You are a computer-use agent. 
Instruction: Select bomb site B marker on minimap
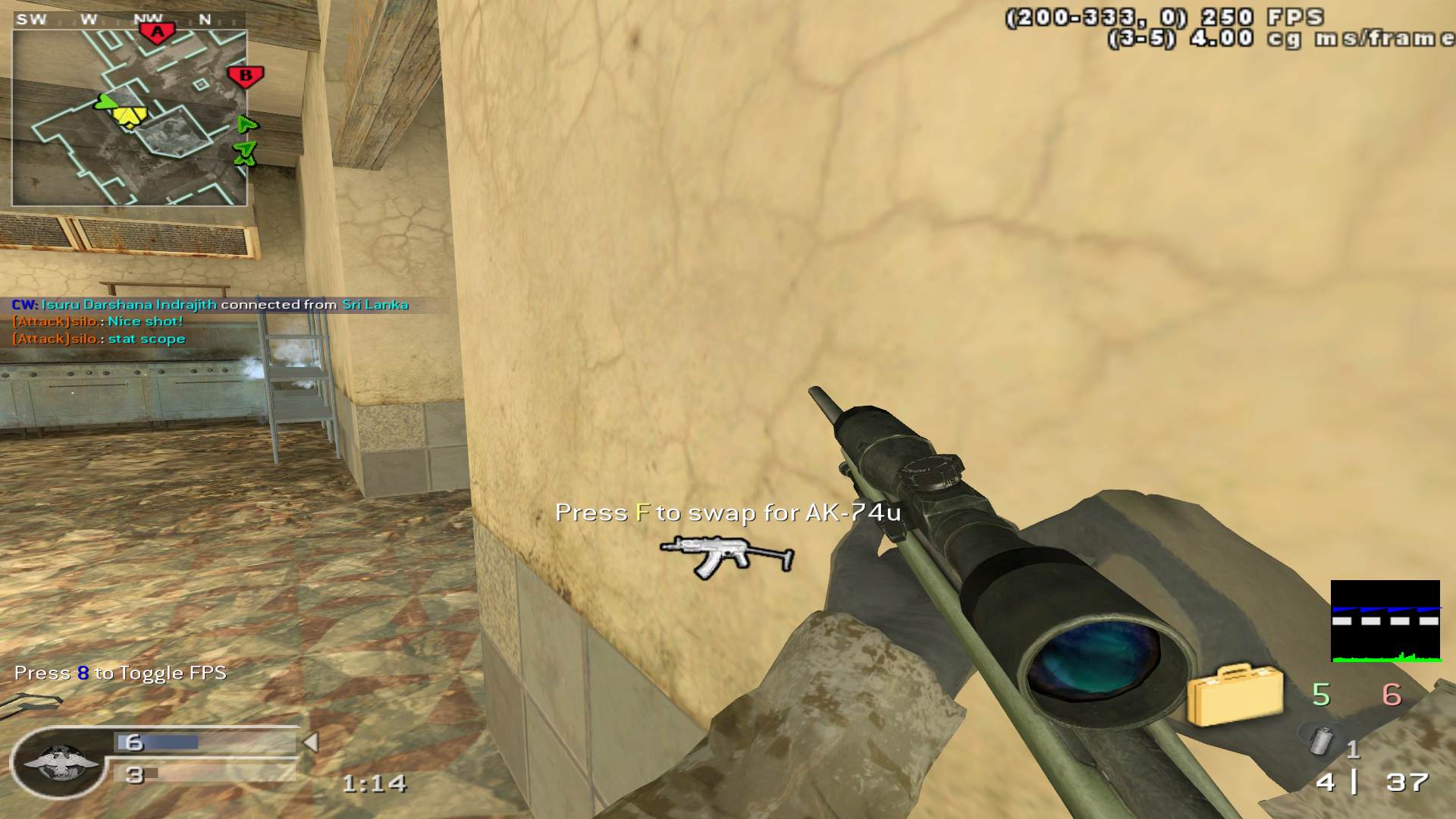[x=245, y=76]
